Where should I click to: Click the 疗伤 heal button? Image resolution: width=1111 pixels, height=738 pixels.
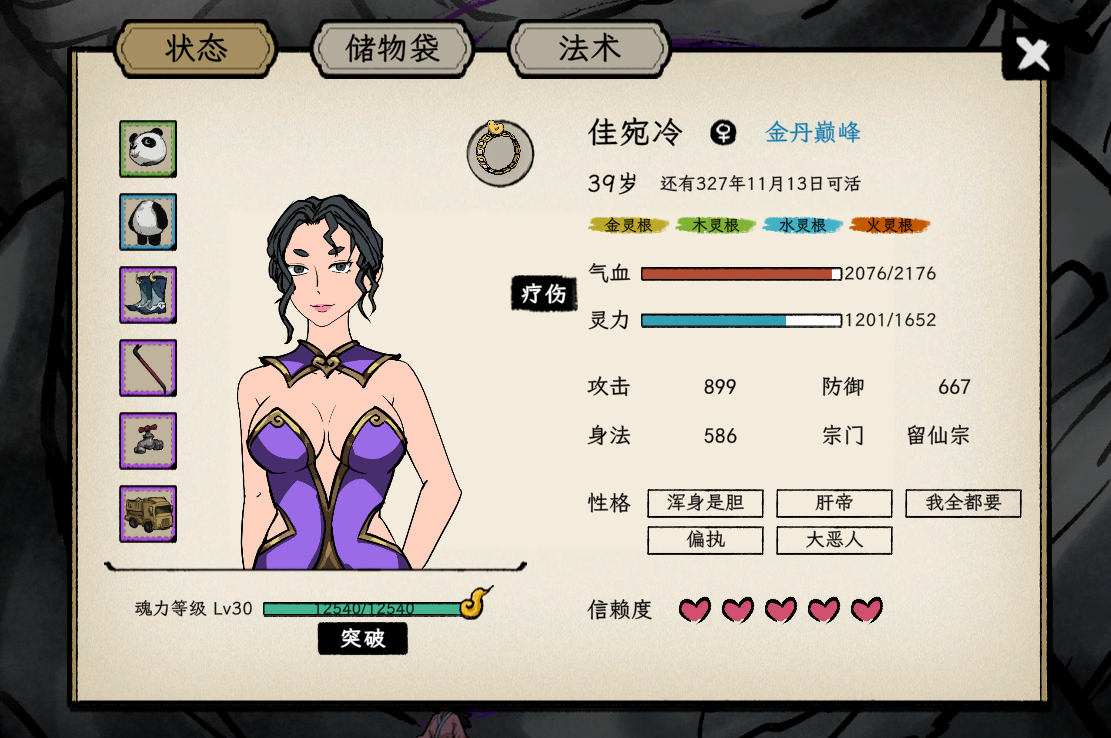click(545, 293)
